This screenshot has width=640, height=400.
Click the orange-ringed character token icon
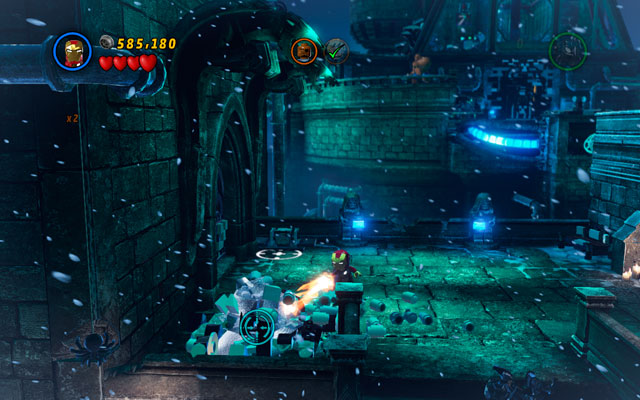304,50
